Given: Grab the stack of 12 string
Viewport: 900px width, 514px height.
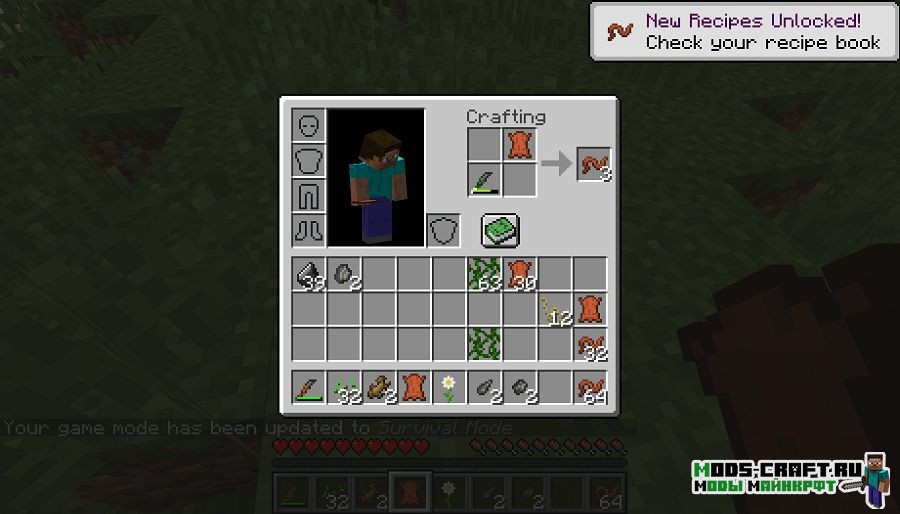Looking at the screenshot, I should [x=554, y=310].
